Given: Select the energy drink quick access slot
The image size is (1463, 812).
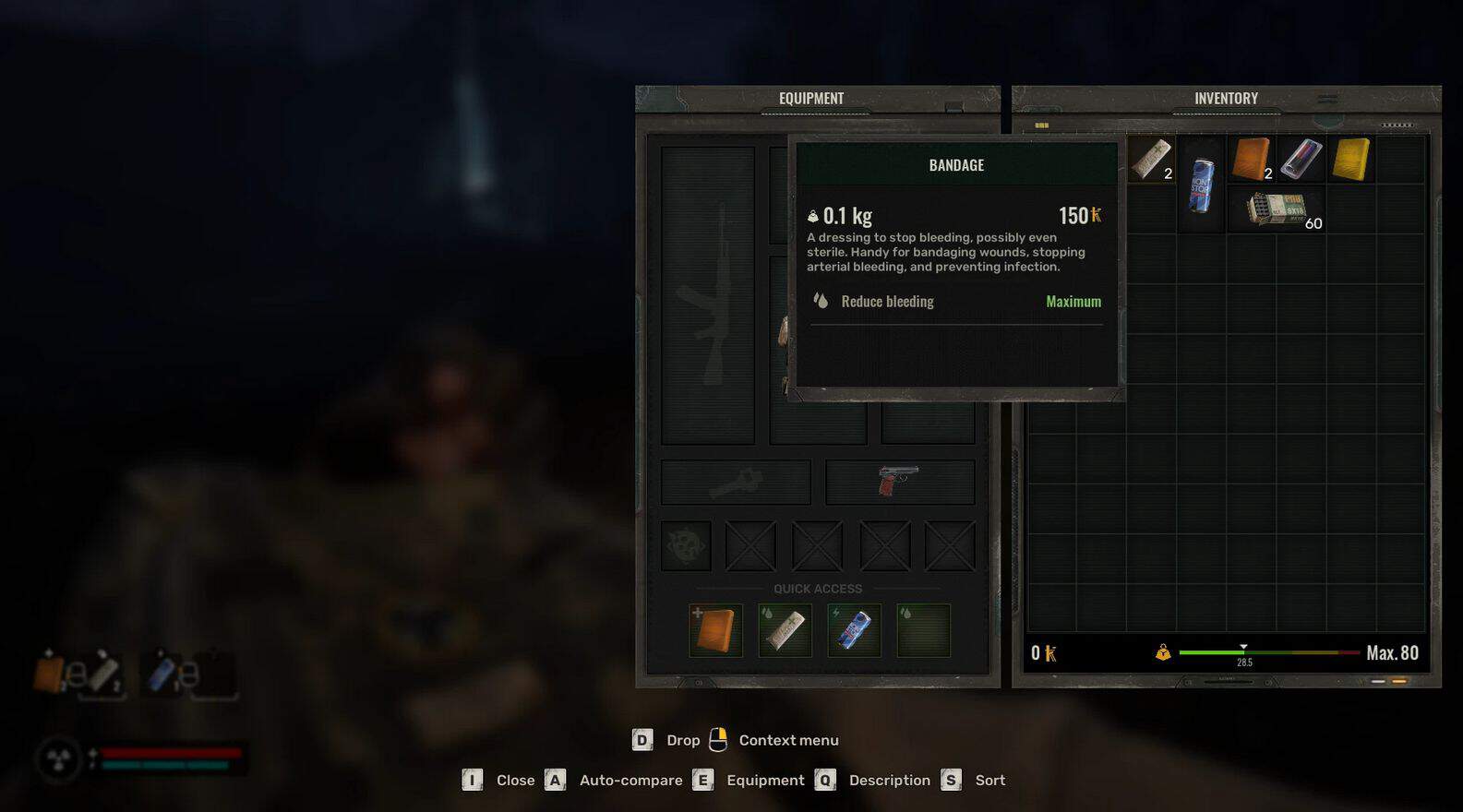Looking at the screenshot, I should point(854,630).
